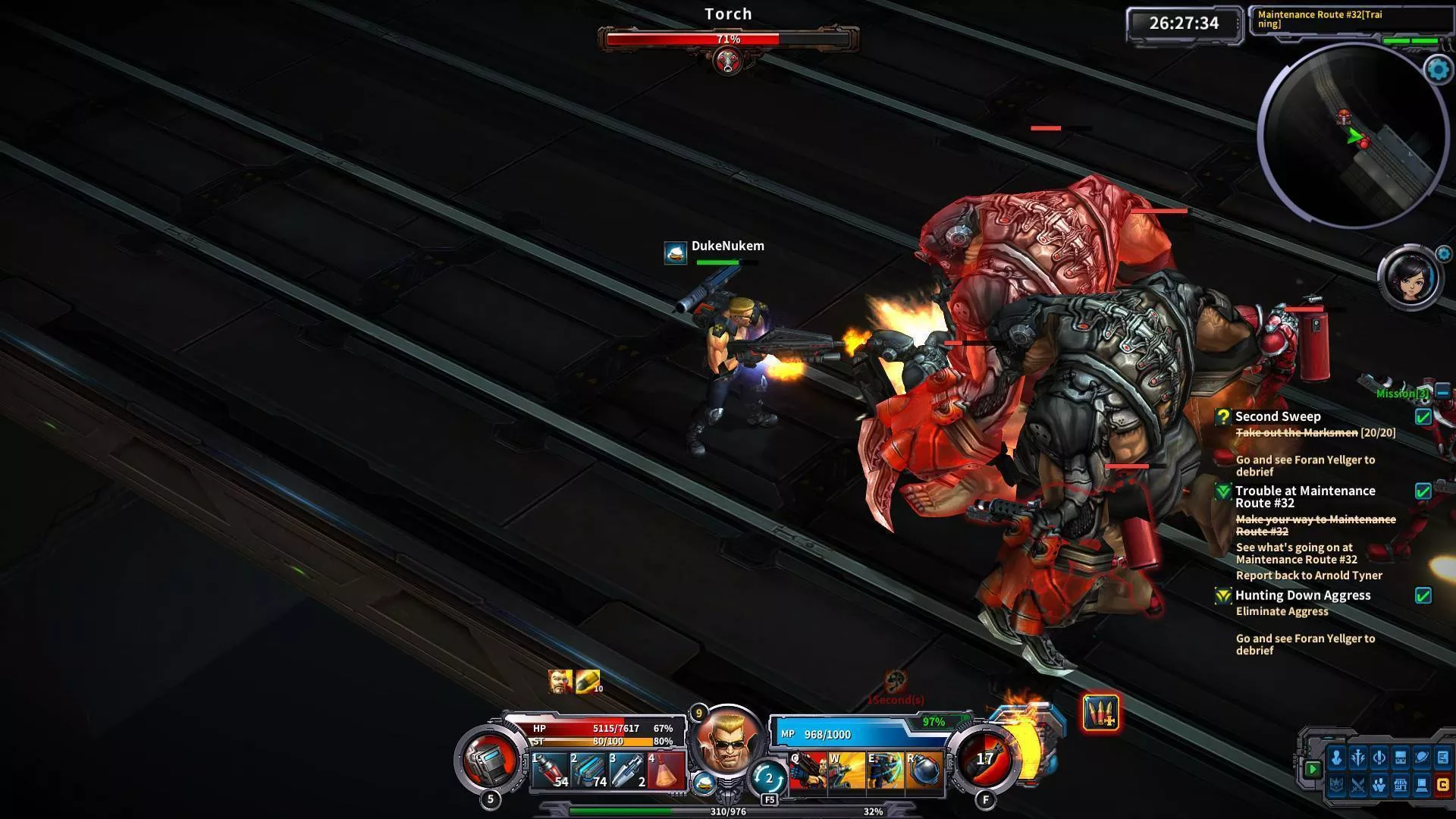
Task: Activate the W ability
Action: point(846,770)
